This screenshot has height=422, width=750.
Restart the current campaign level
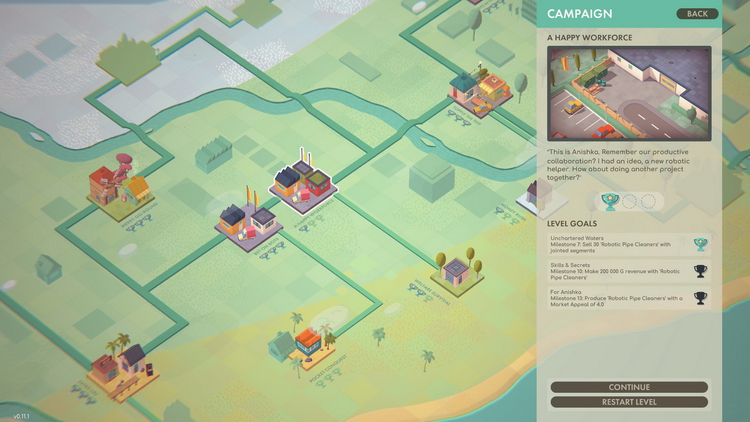[629, 402]
